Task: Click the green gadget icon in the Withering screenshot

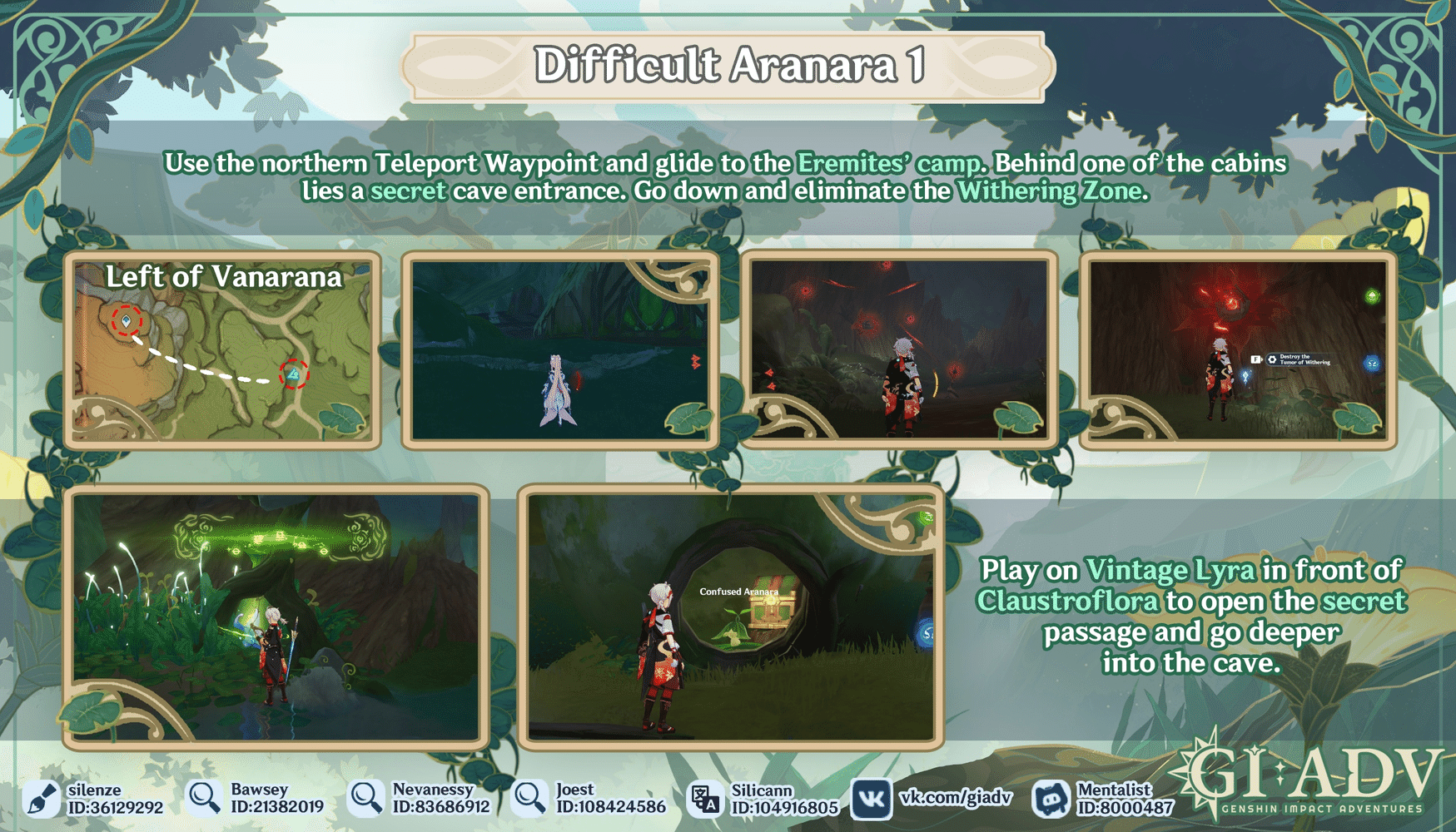Action: (x=1372, y=296)
